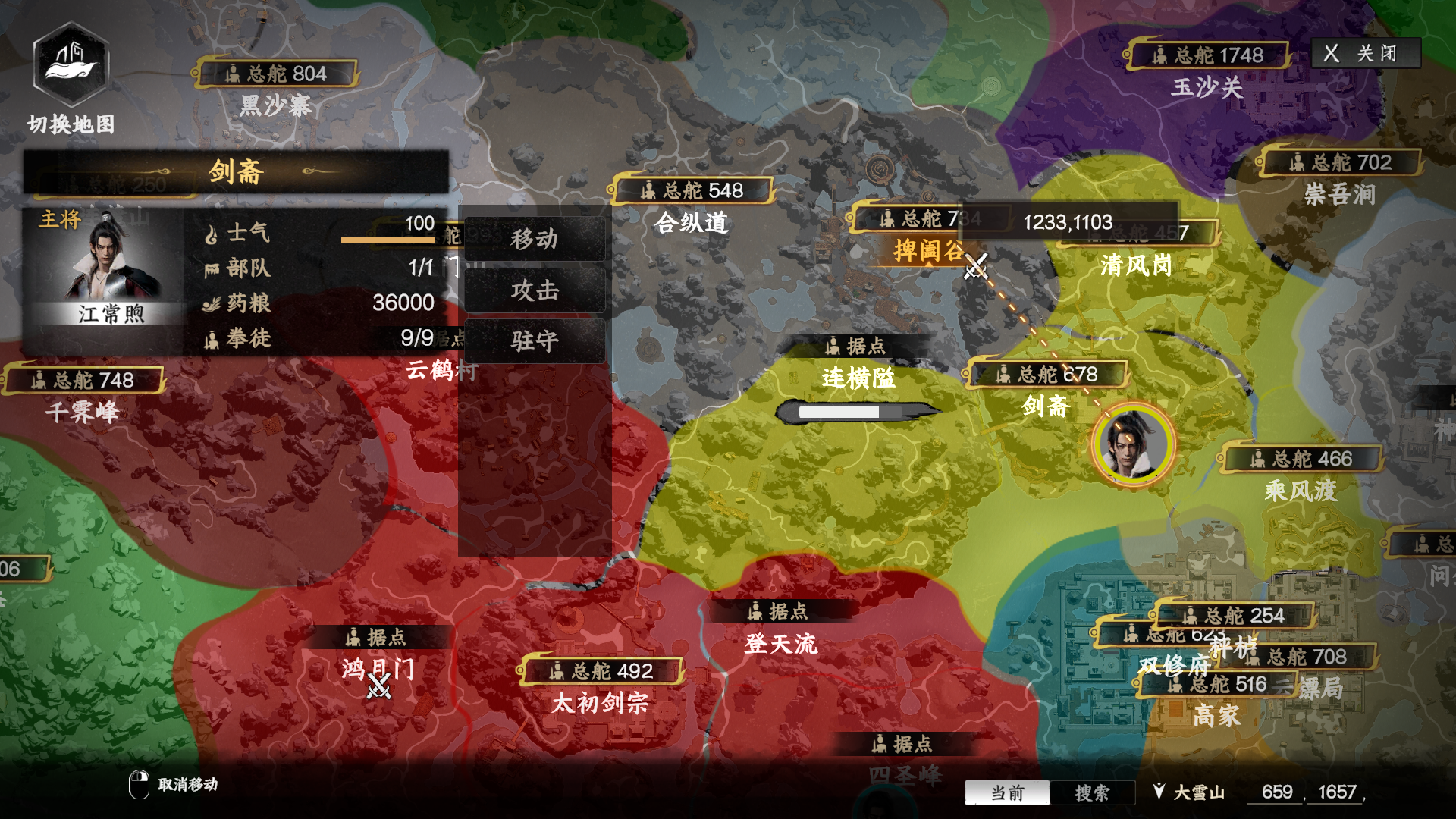Switch to the 搜索 tab

tap(1094, 792)
